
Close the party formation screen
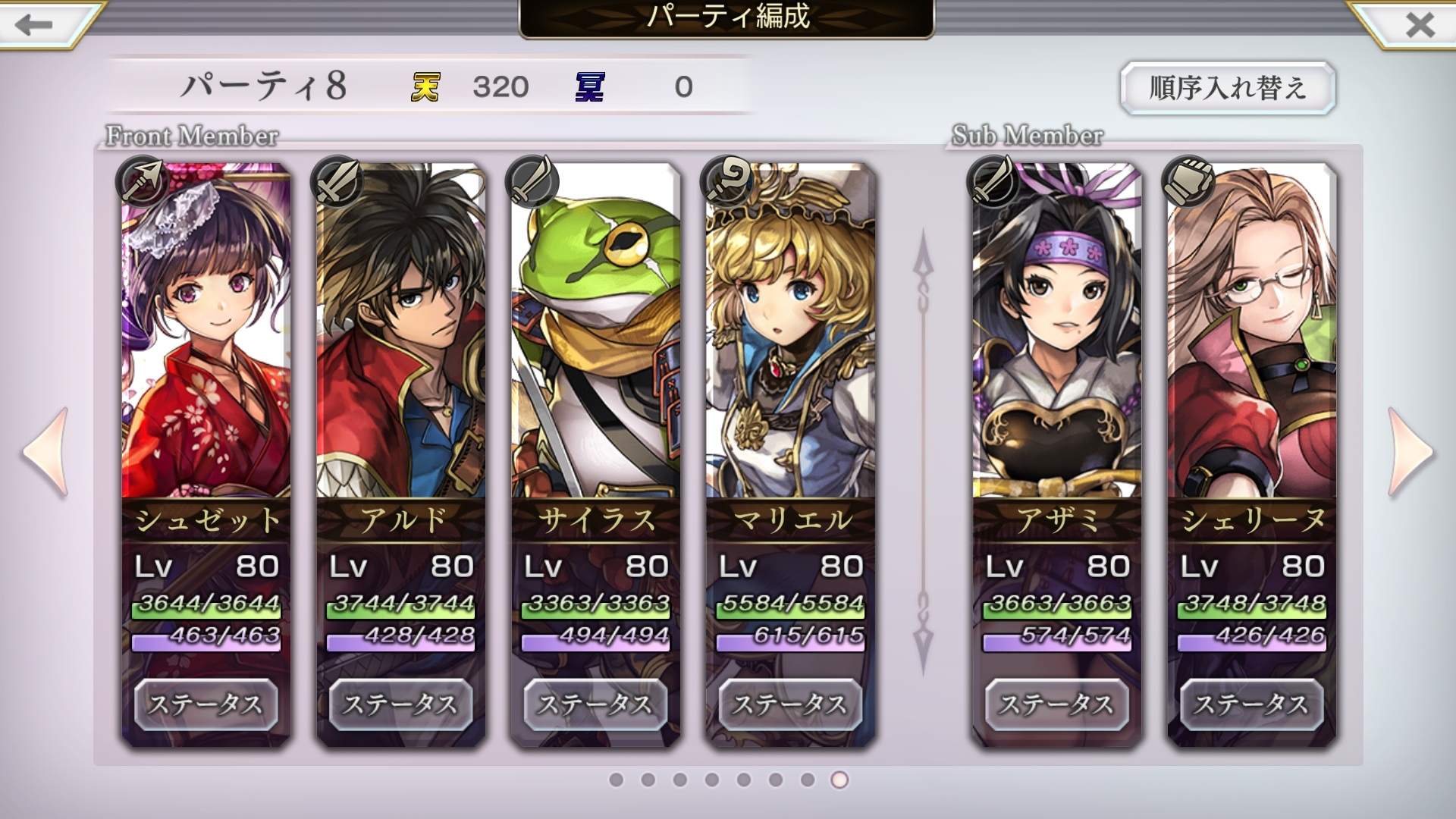1419,24
